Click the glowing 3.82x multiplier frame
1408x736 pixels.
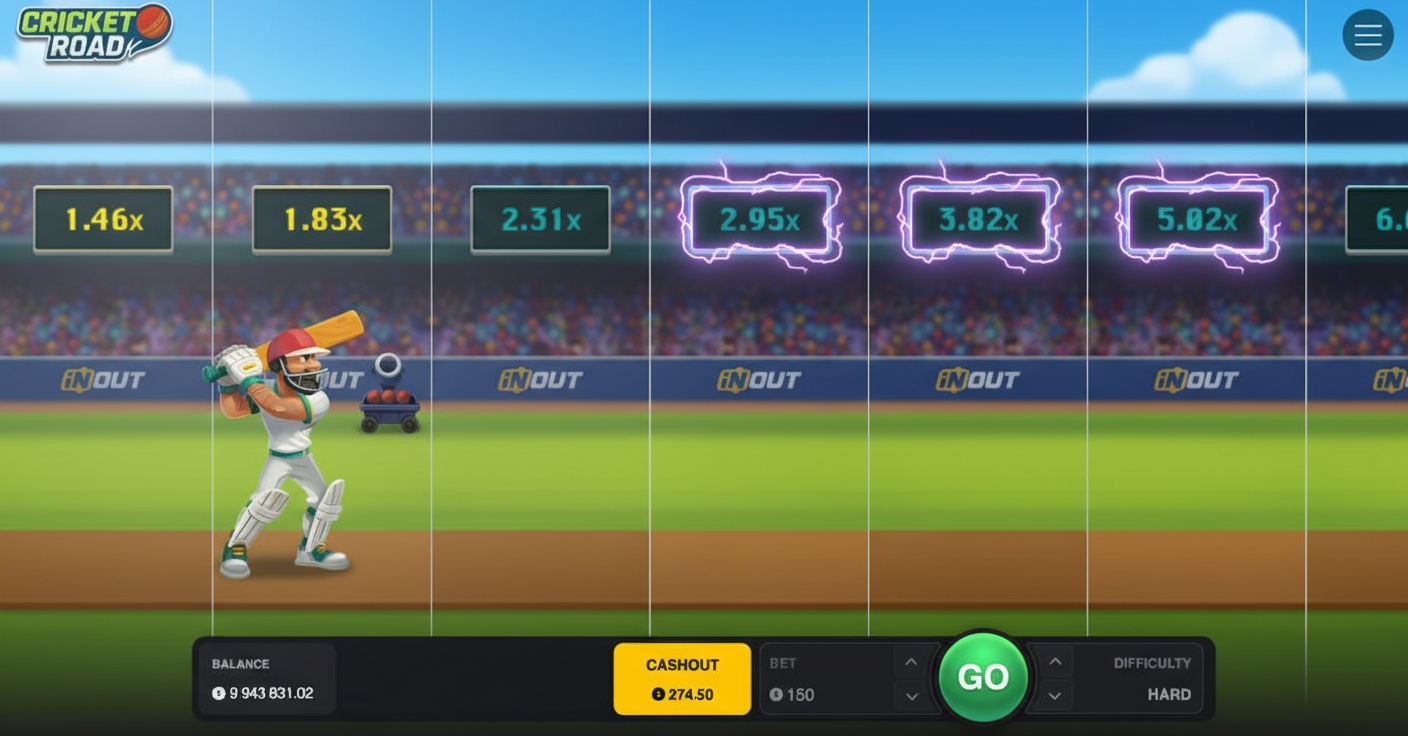(977, 219)
